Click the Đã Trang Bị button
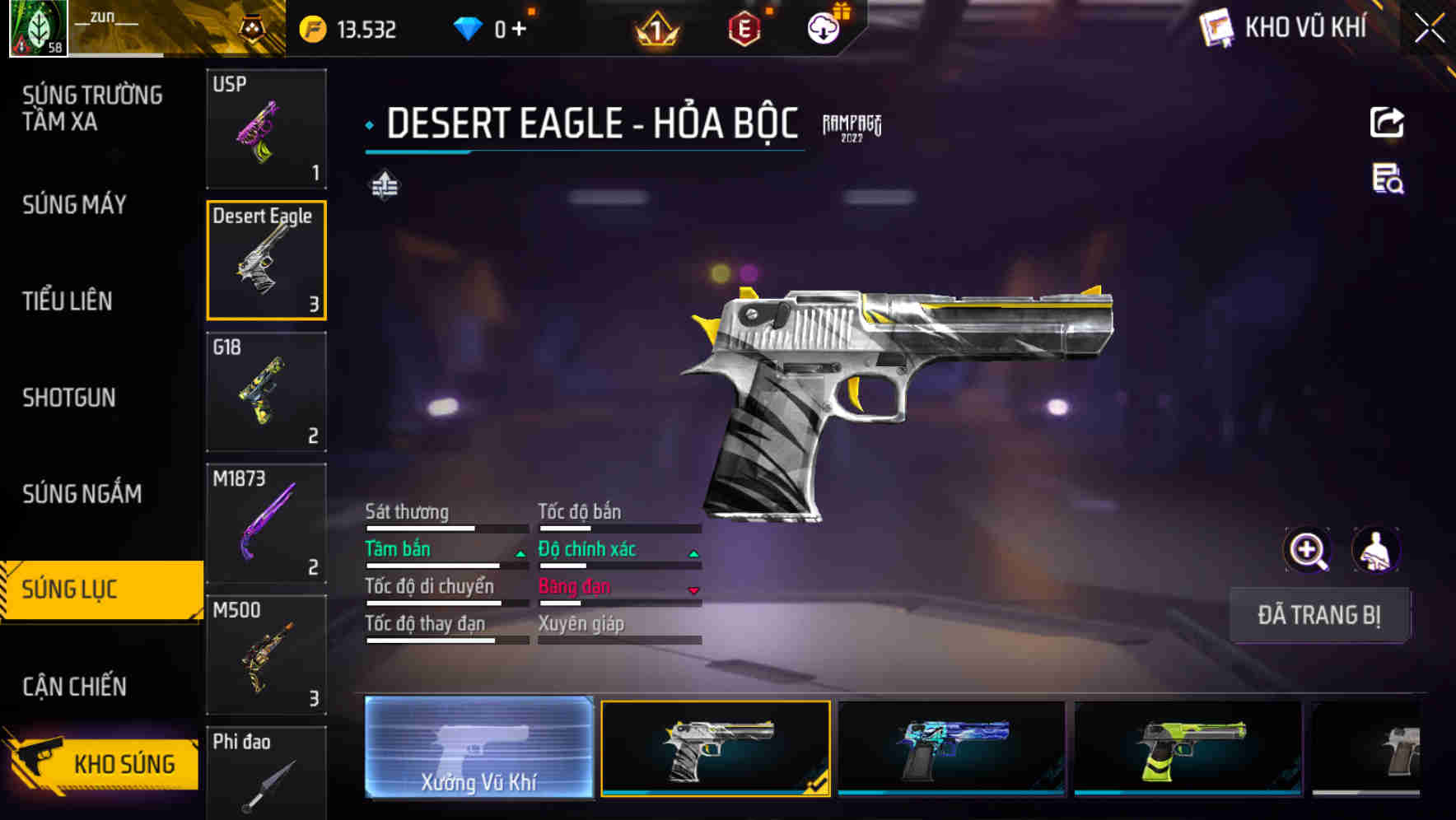 tap(1318, 615)
